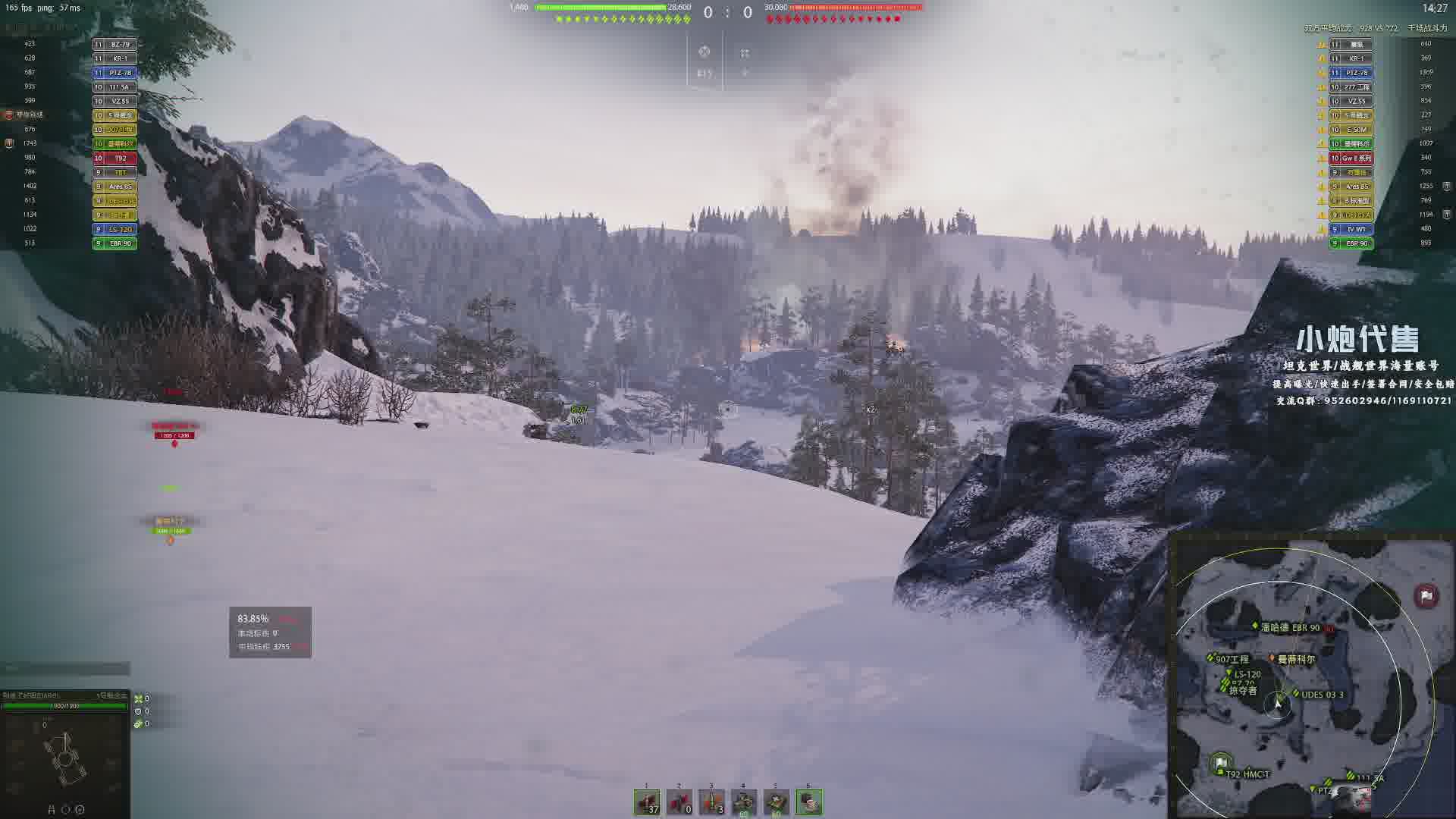The width and height of the screenshot is (1456, 819).
Task: Select the 111 5A player row
Action: click(115, 87)
